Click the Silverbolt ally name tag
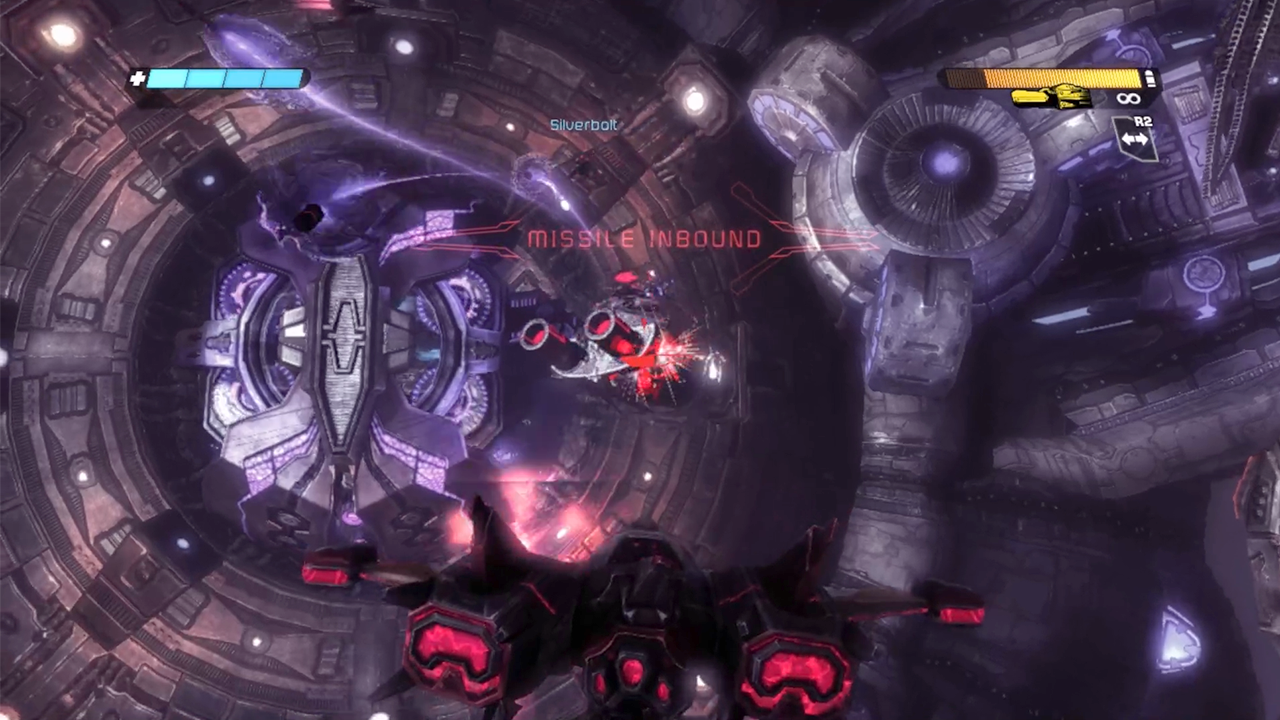 click(x=584, y=125)
